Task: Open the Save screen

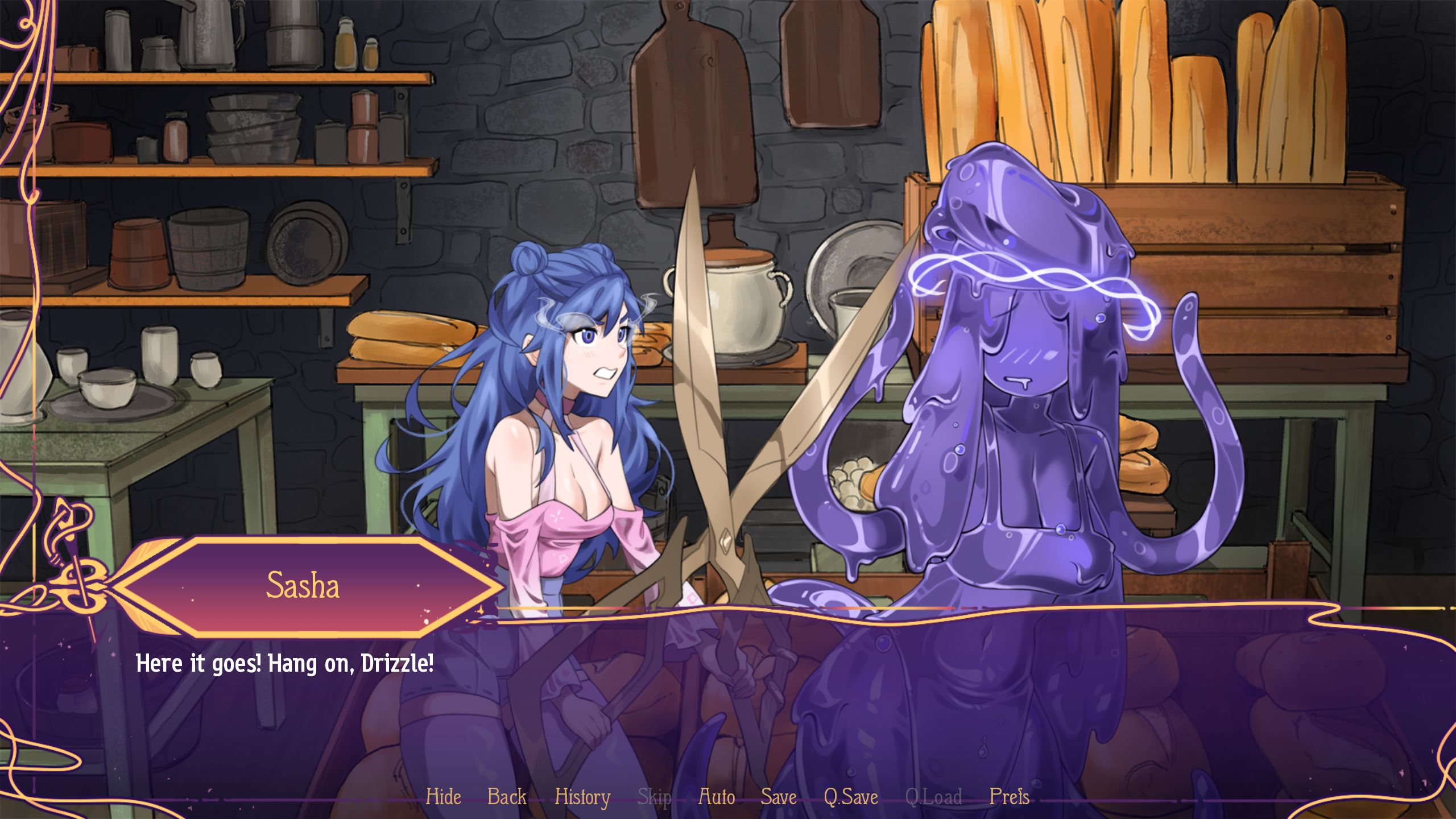Action: (x=779, y=797)
